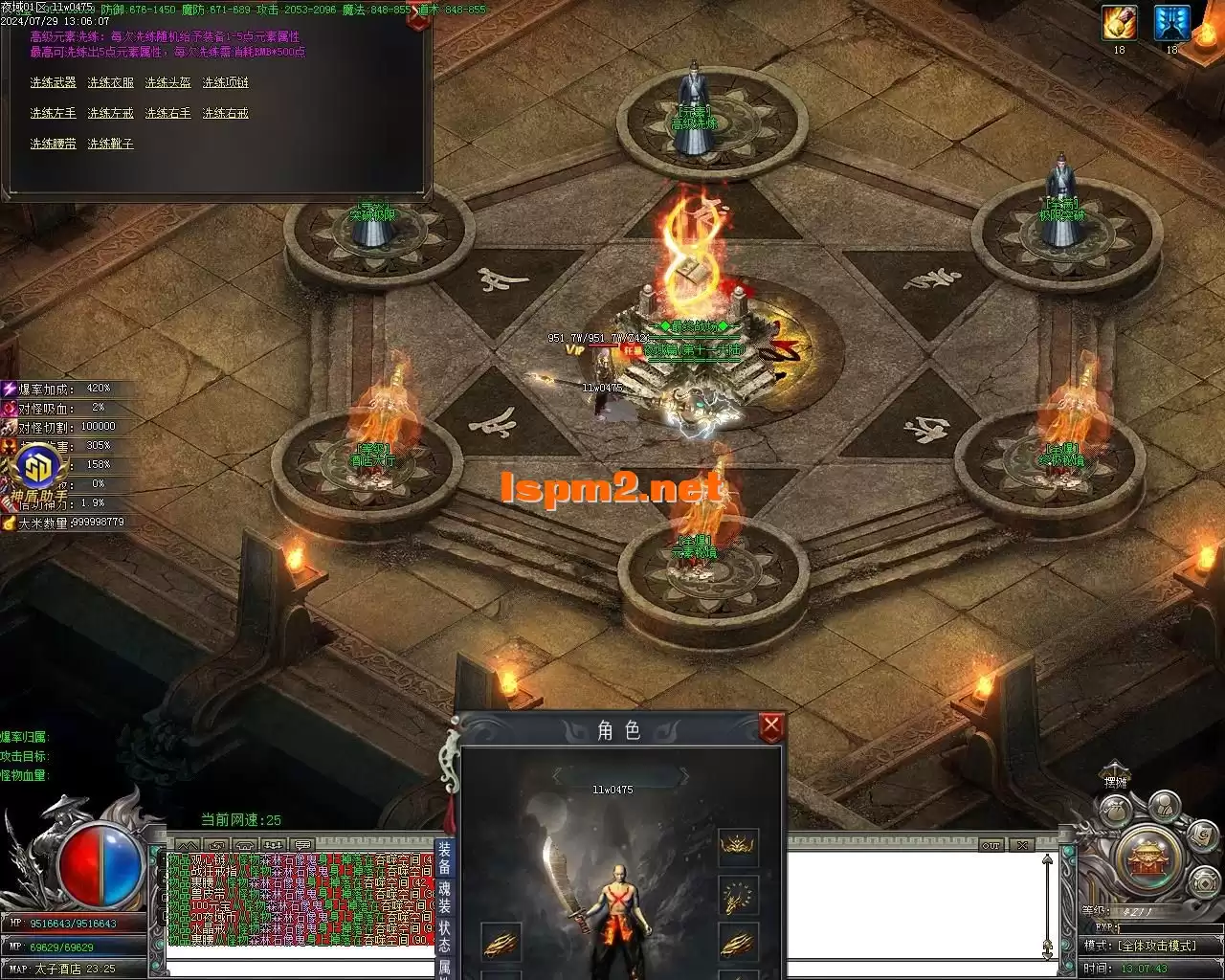This screenshot has width=1225, height=980.
Task: Select the golden necklace equipment slot
Action: (x=738, y=896)
